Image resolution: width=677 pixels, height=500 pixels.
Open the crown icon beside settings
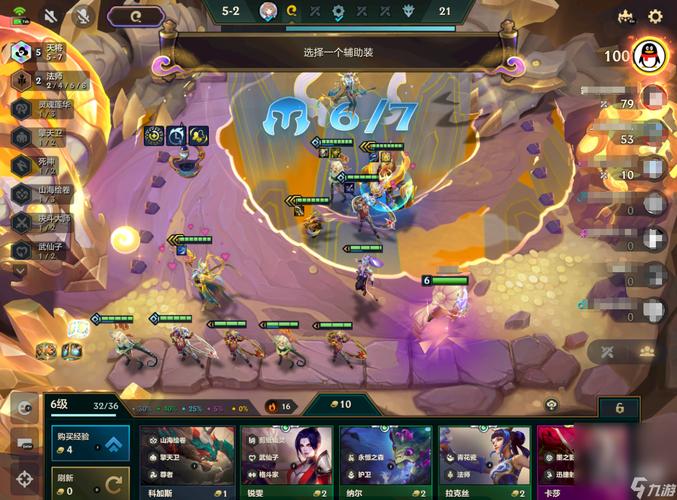point(627,16)
